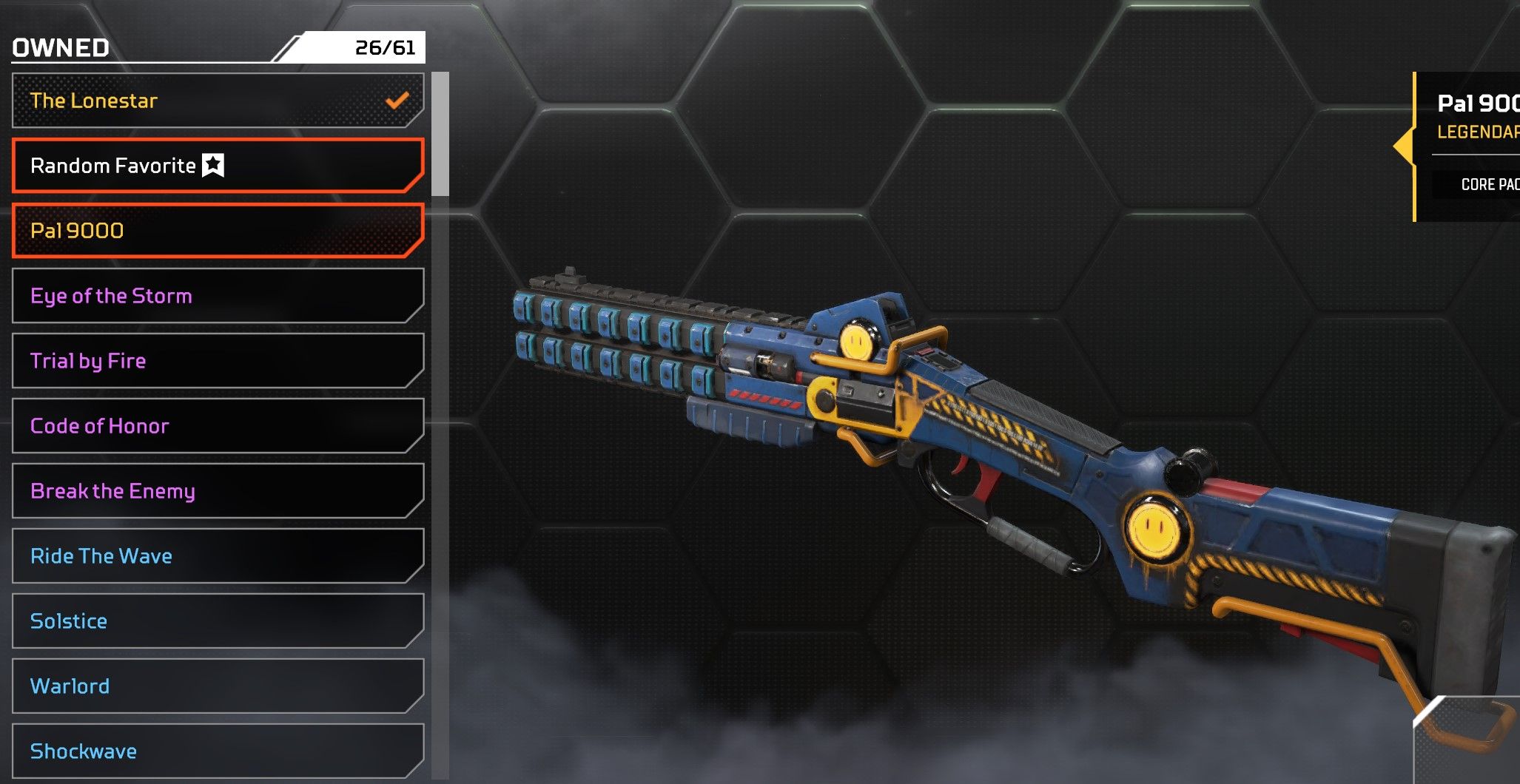Select the Pal 9000 skin

218,231
